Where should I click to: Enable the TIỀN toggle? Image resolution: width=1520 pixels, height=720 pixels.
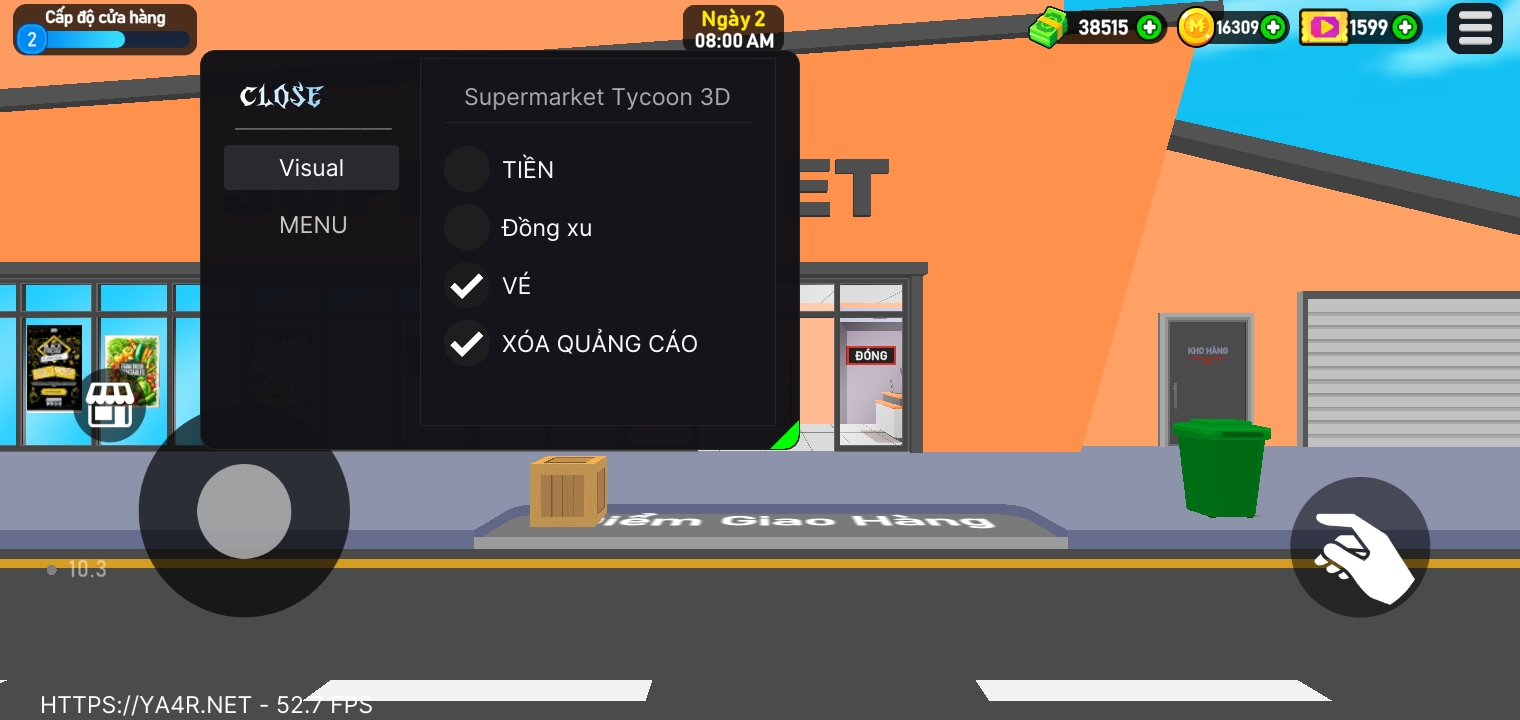coord(466,169)
